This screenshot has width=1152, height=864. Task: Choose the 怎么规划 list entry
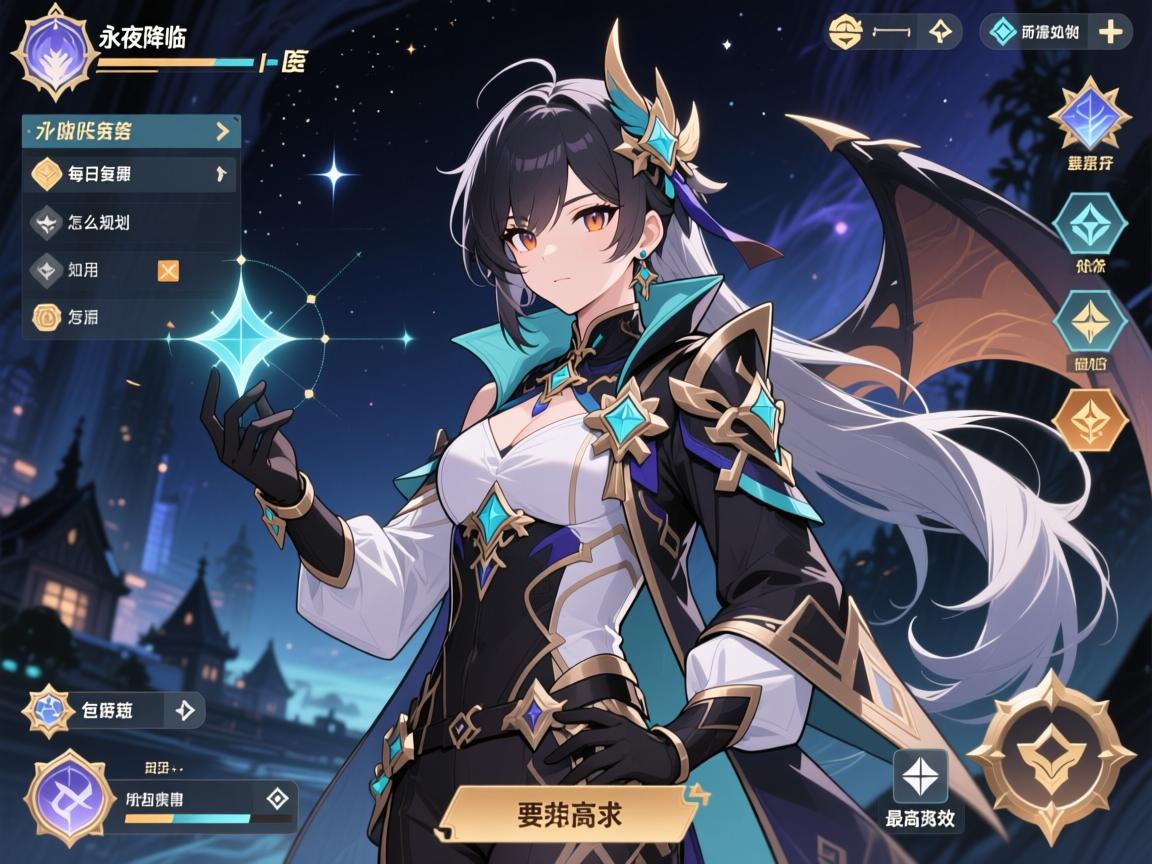click(130, 222)
